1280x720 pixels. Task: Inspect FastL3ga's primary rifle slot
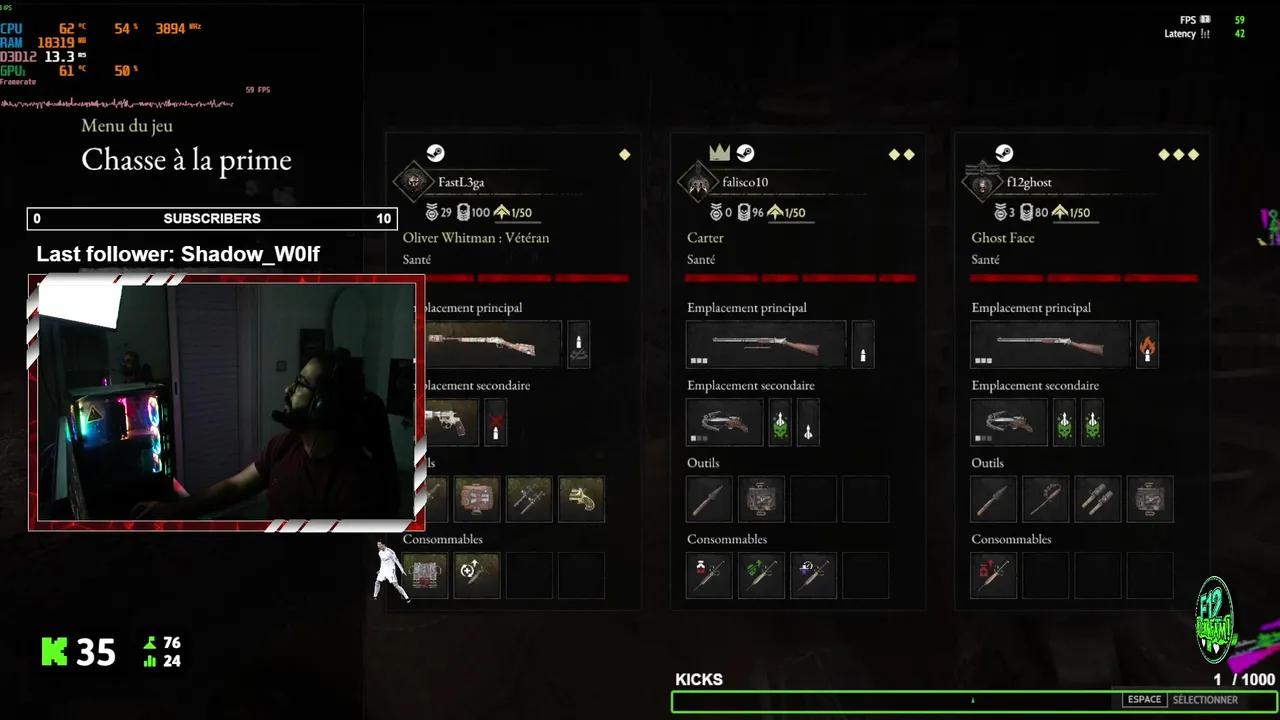pos(492,344)
